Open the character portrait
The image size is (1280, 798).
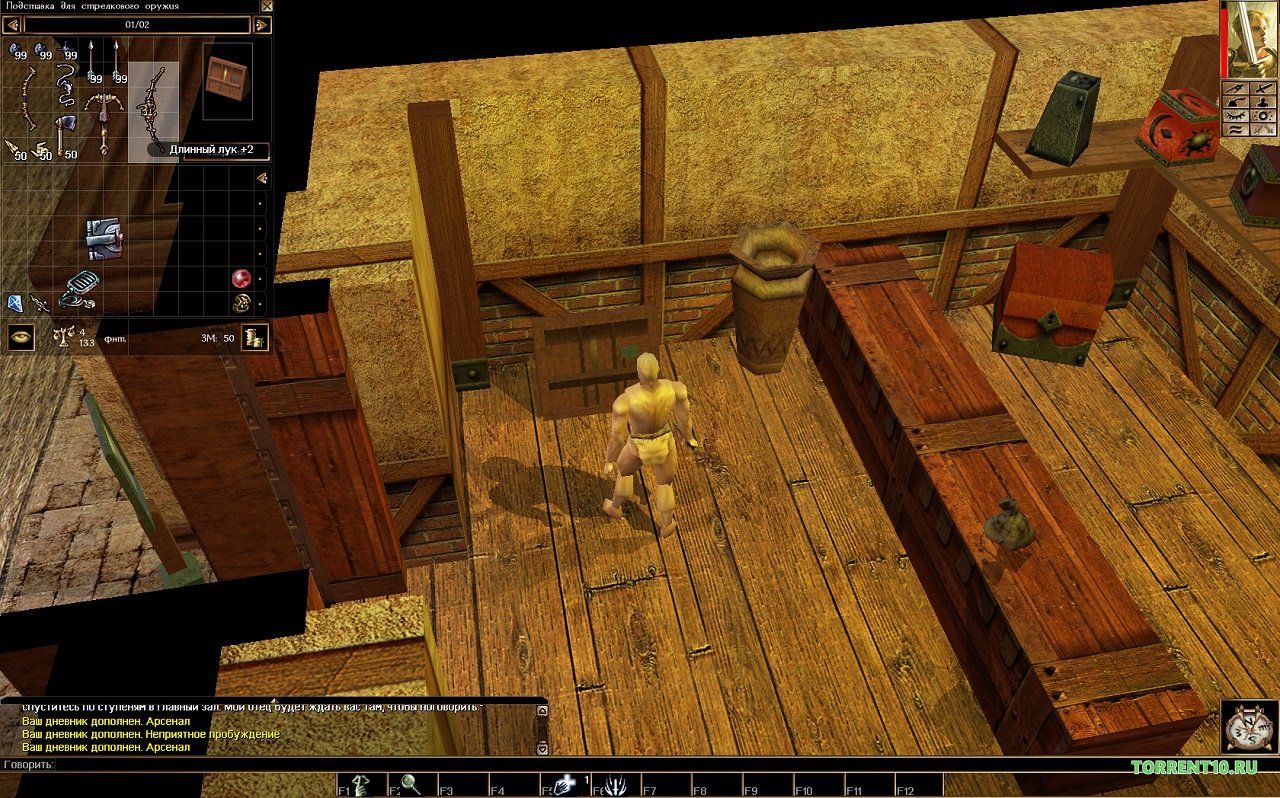(x=1255, y=38)
